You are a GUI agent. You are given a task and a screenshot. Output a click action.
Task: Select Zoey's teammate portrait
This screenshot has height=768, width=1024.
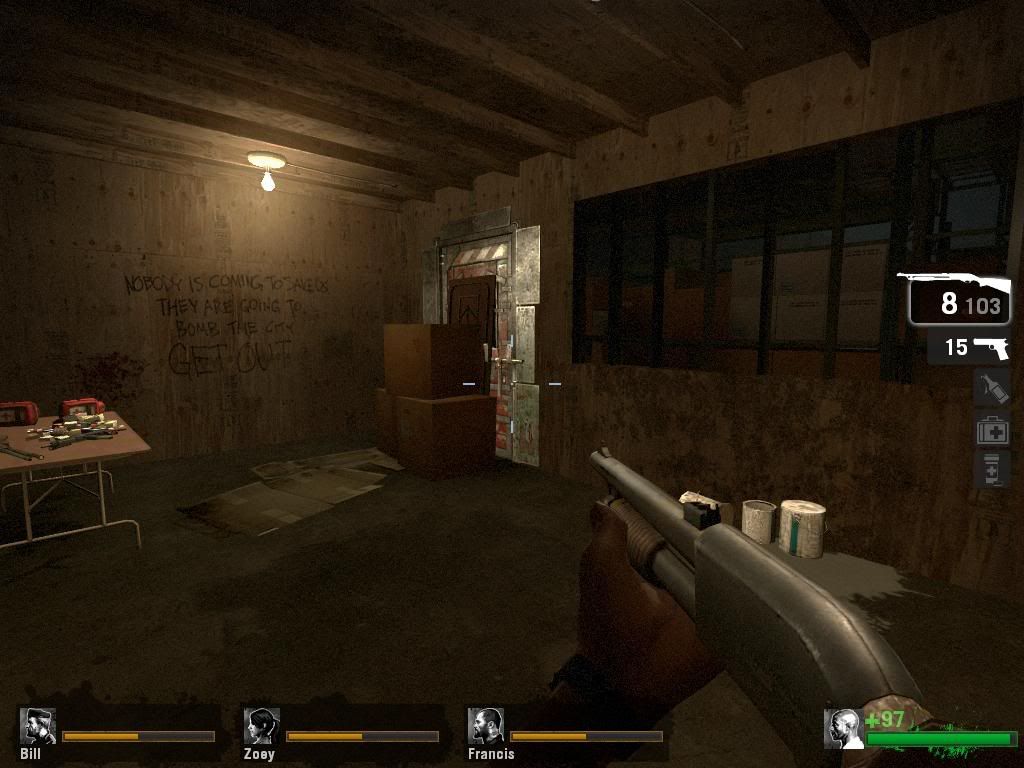[x=261, y=726]
